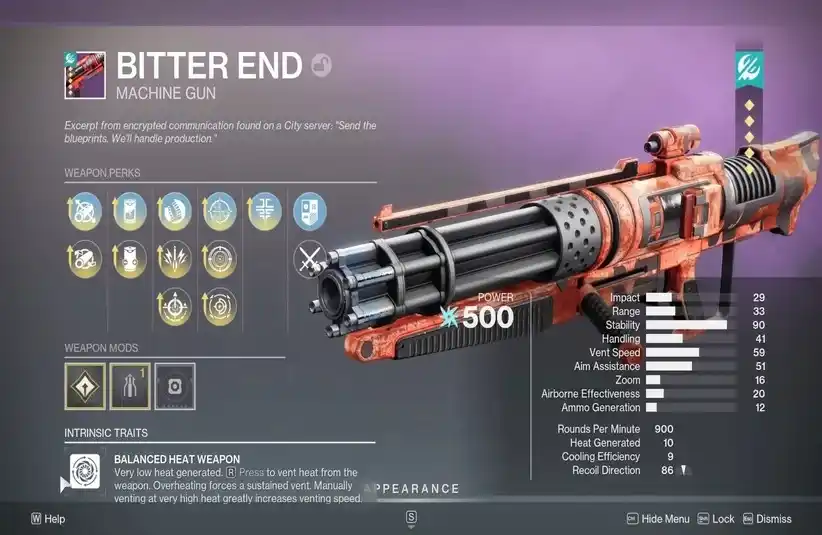The width and height of the screenshot is (822, 535).
Task: Select the top crosshair reticle perk
Action: (220, 210)
